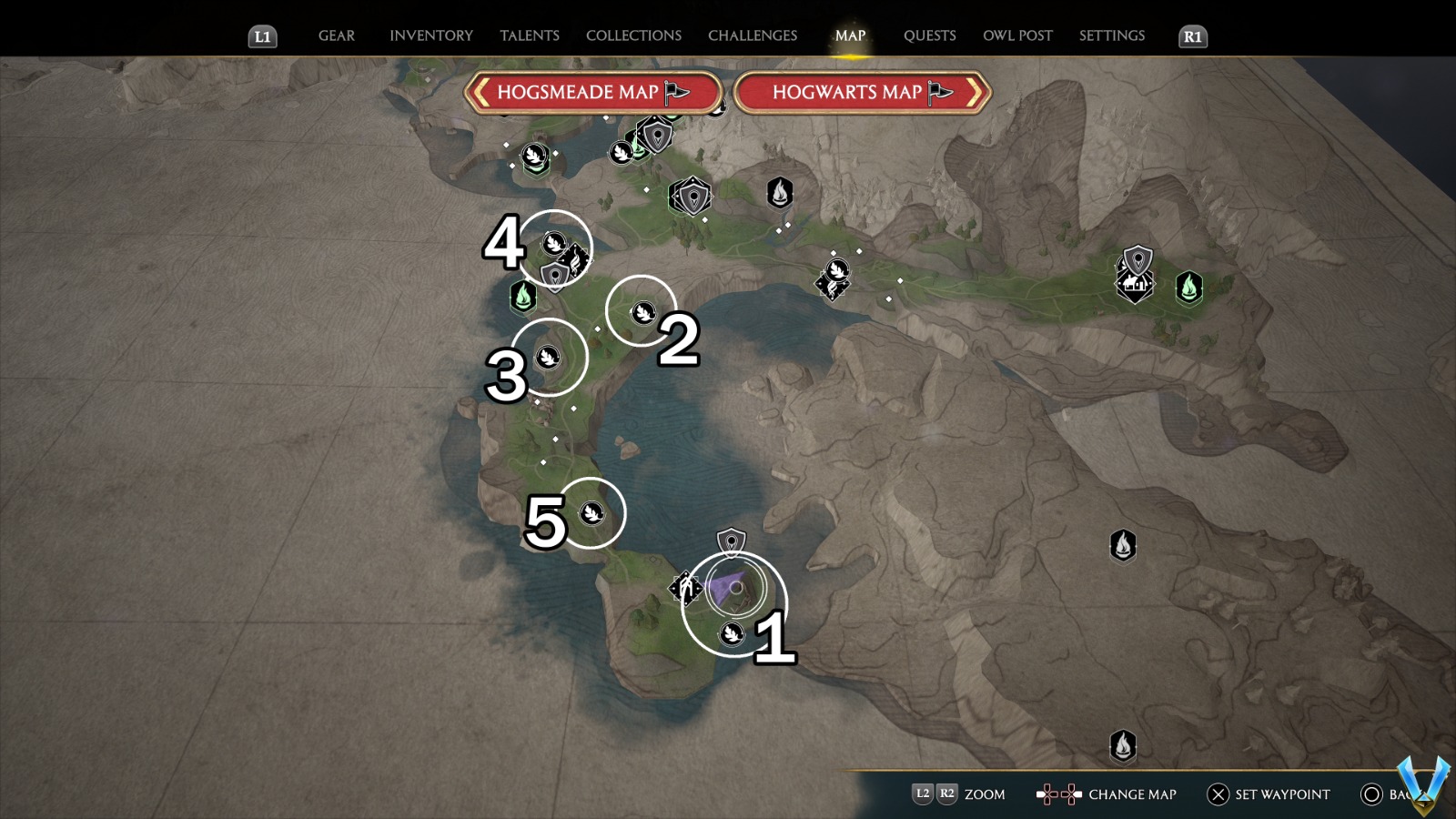Open the INVENTORY menu

pos(431,35)
